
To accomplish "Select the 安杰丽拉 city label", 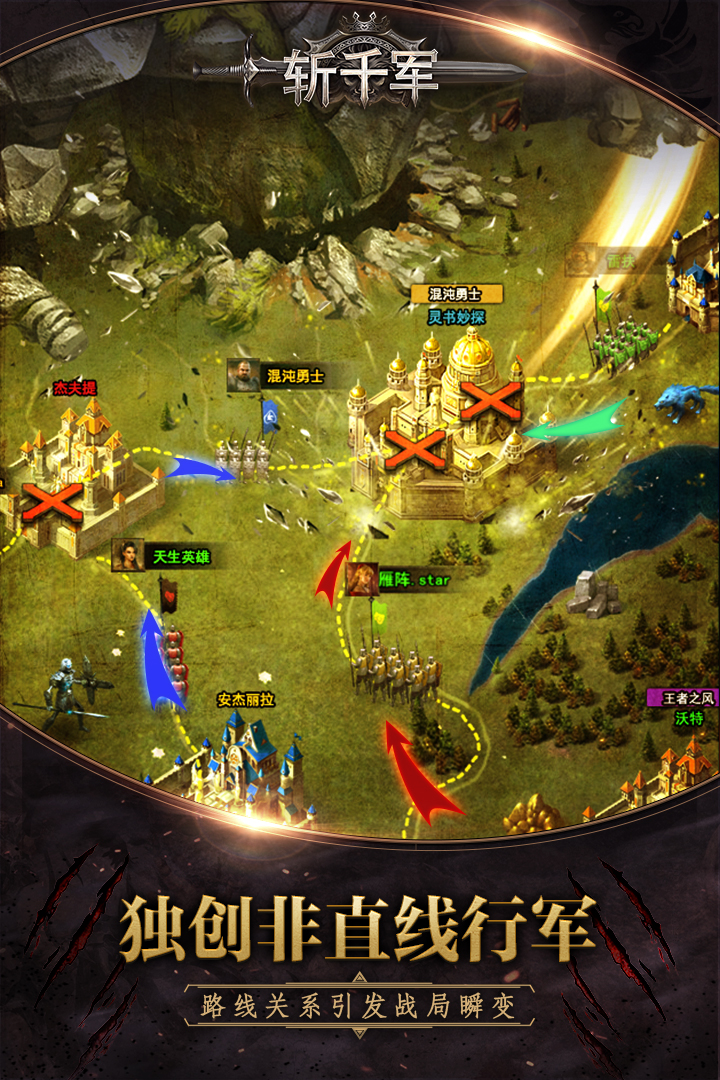I will (245, 700).
